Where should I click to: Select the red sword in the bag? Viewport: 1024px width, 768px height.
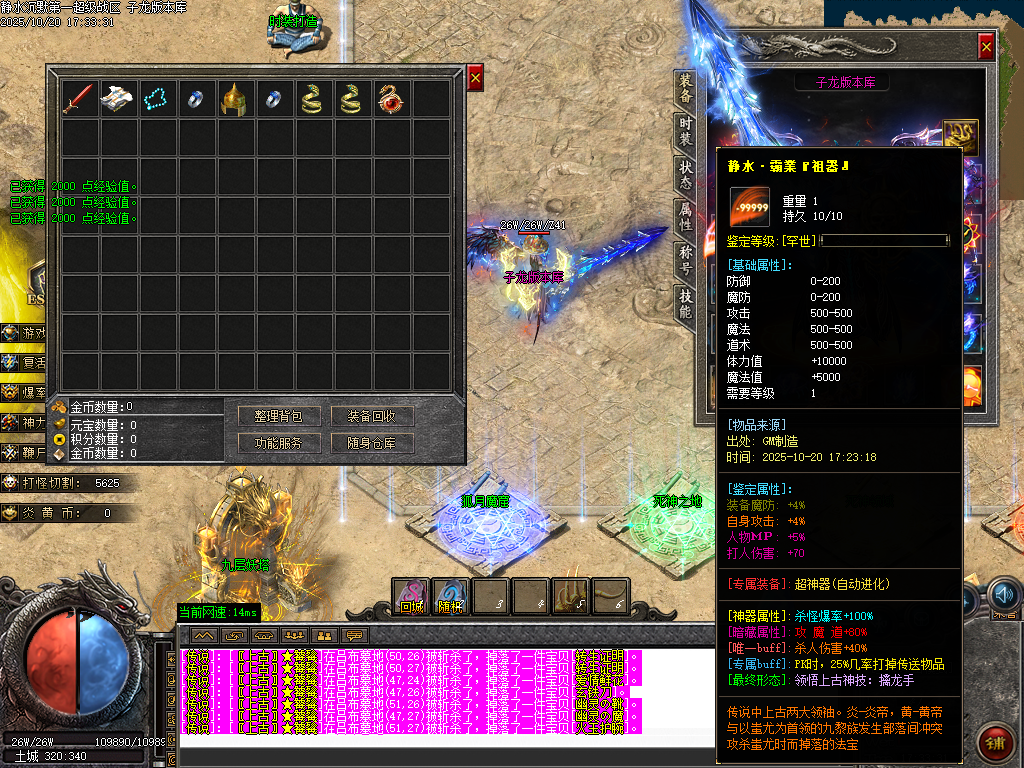coord(79,98)
